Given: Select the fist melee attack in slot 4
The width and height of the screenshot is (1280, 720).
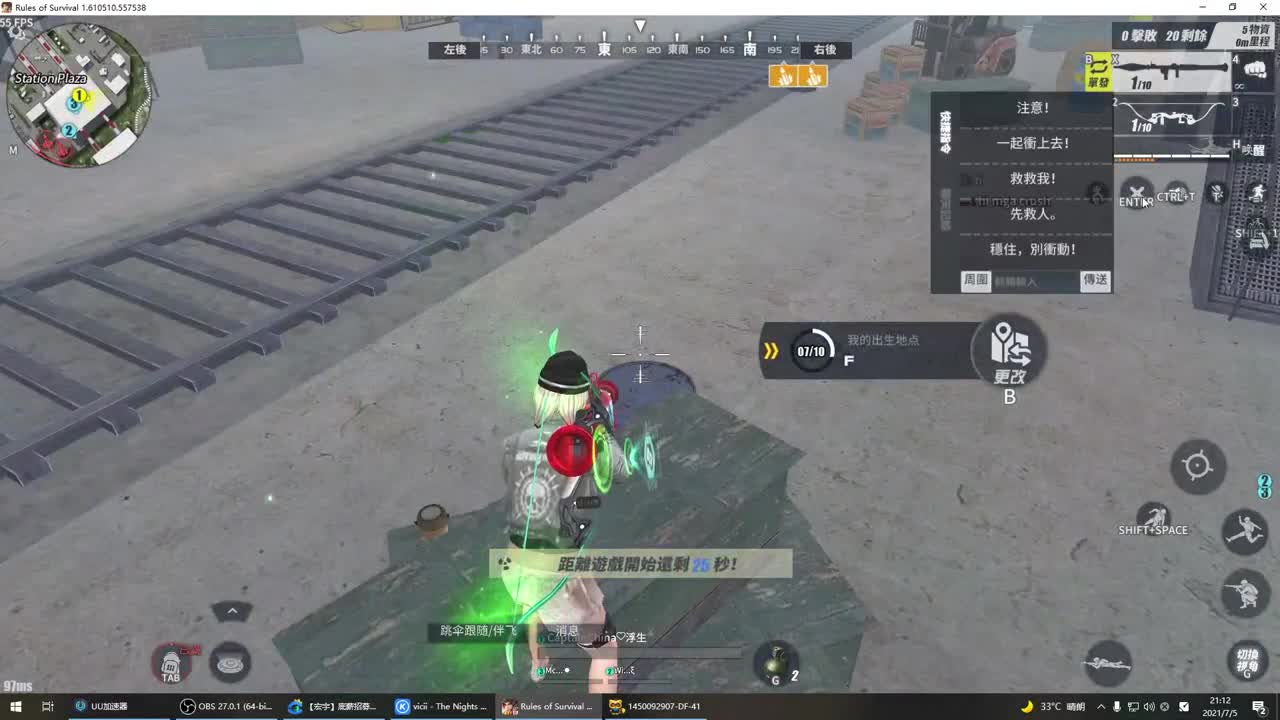Looking at the screenshot, I should tap(1253, 70).
